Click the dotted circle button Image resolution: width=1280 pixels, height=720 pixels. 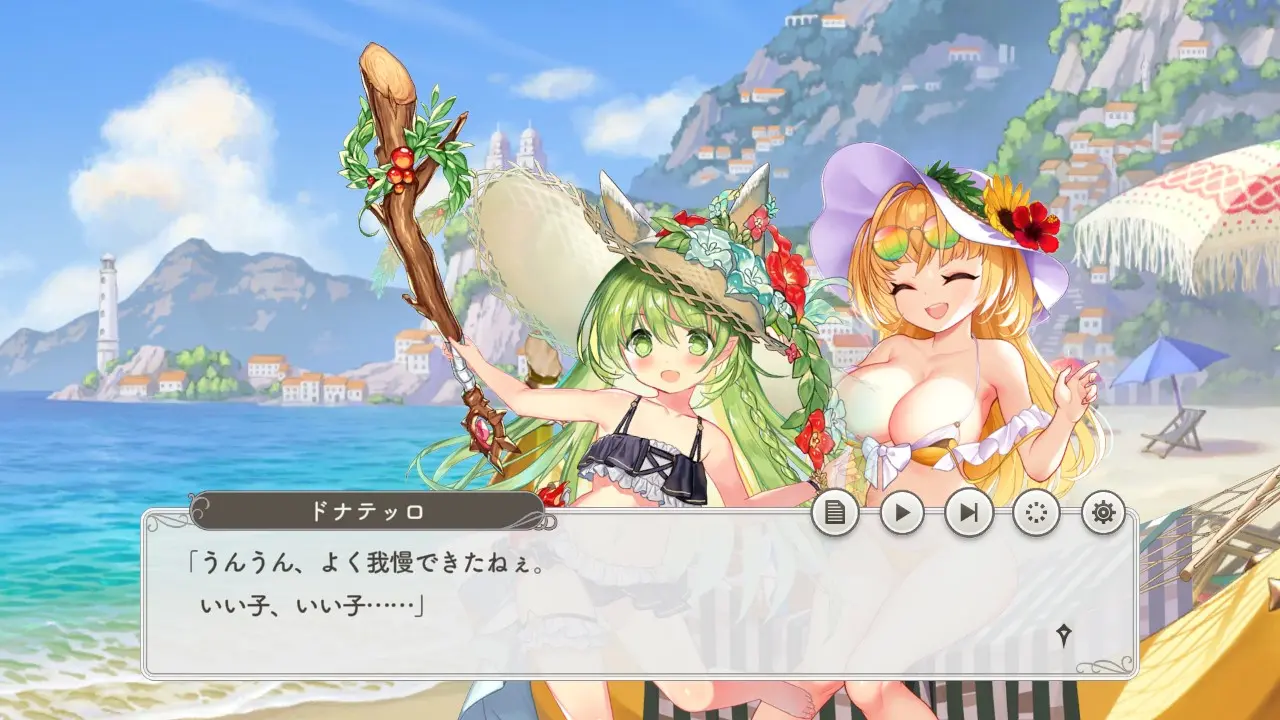[1036, 514]
